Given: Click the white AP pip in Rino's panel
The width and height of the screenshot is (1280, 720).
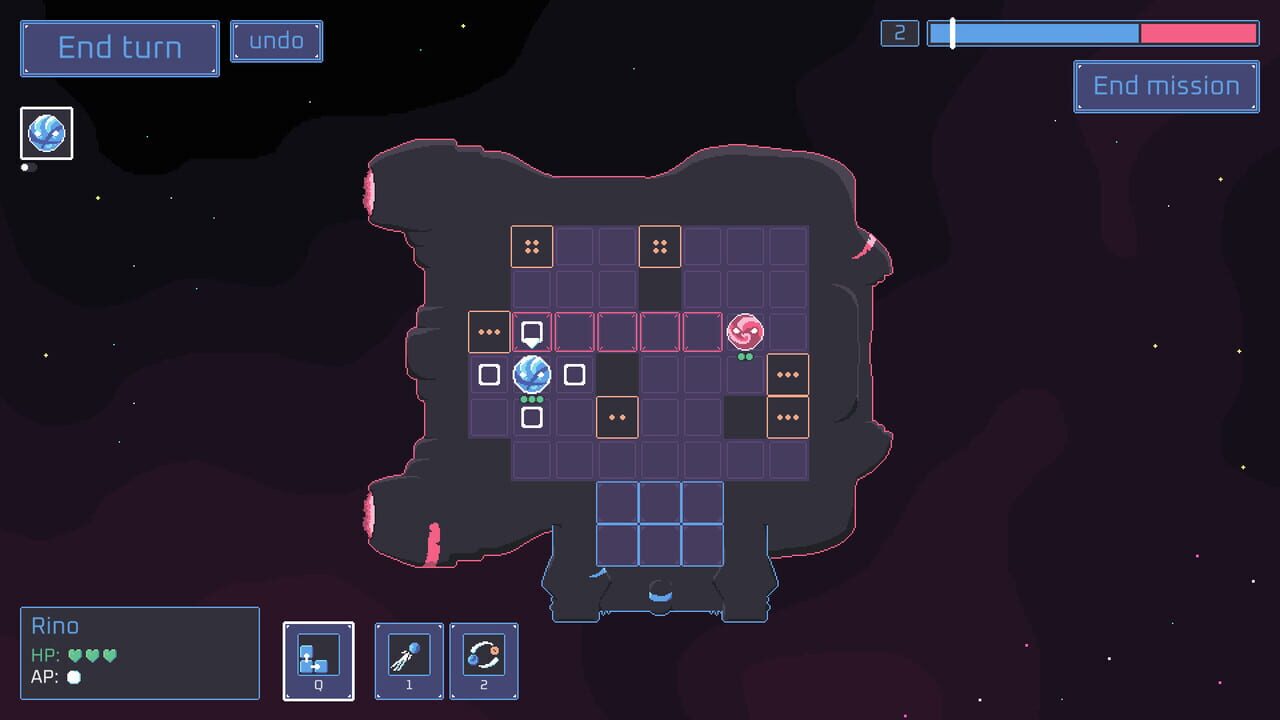Looking at the screenshot, I should (x=71, y=678).
